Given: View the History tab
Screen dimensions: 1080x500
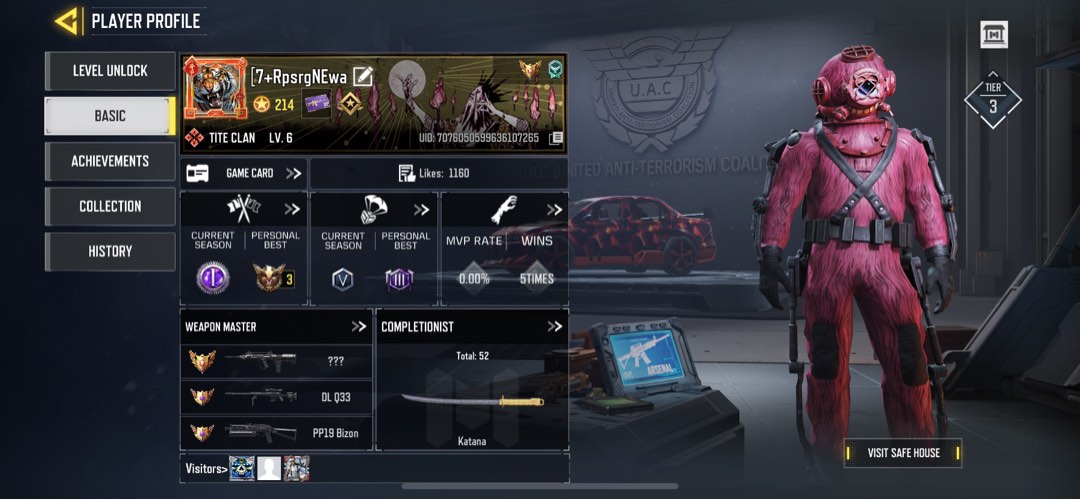Looking at the screenshot, I should (x=110, y=251).
